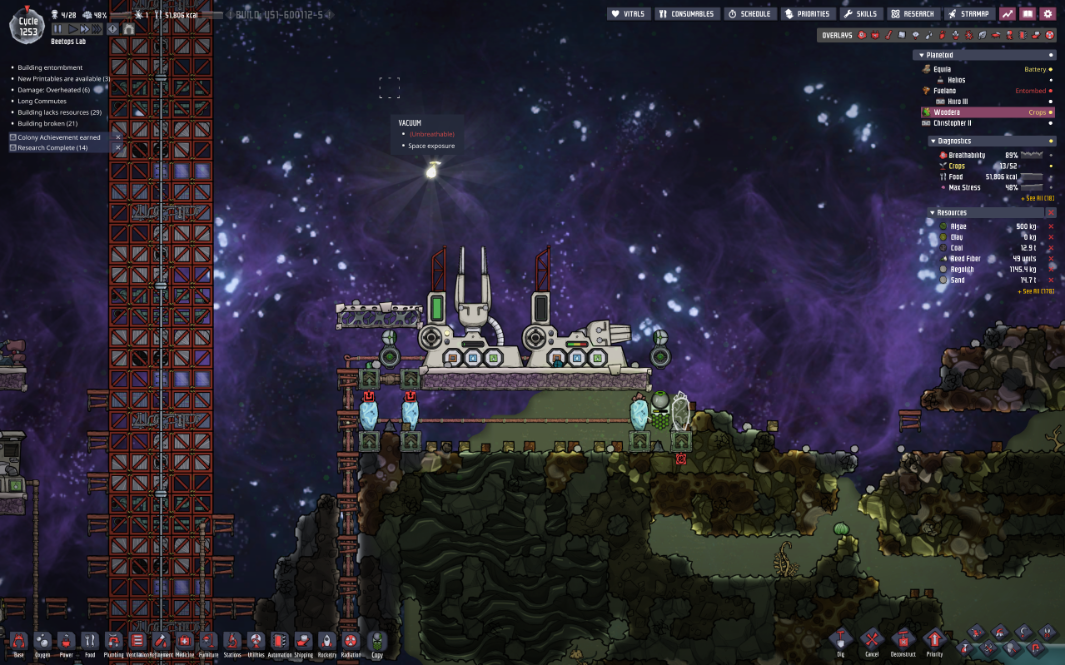Open the Oxygen build category
The width and height of the screenshot is (1065, 665).
[42, 643]
